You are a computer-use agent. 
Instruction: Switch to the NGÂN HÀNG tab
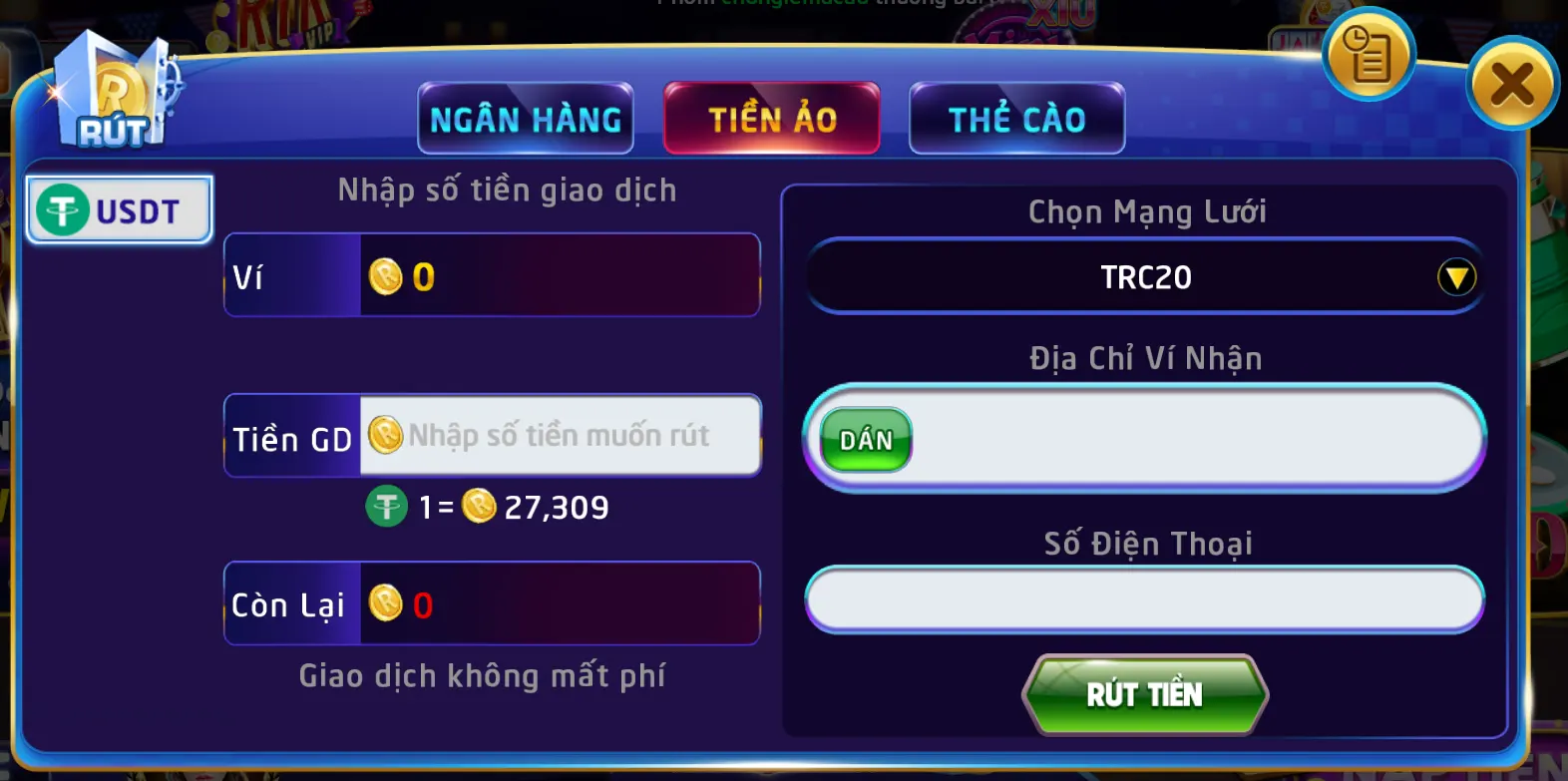[525, 118]
